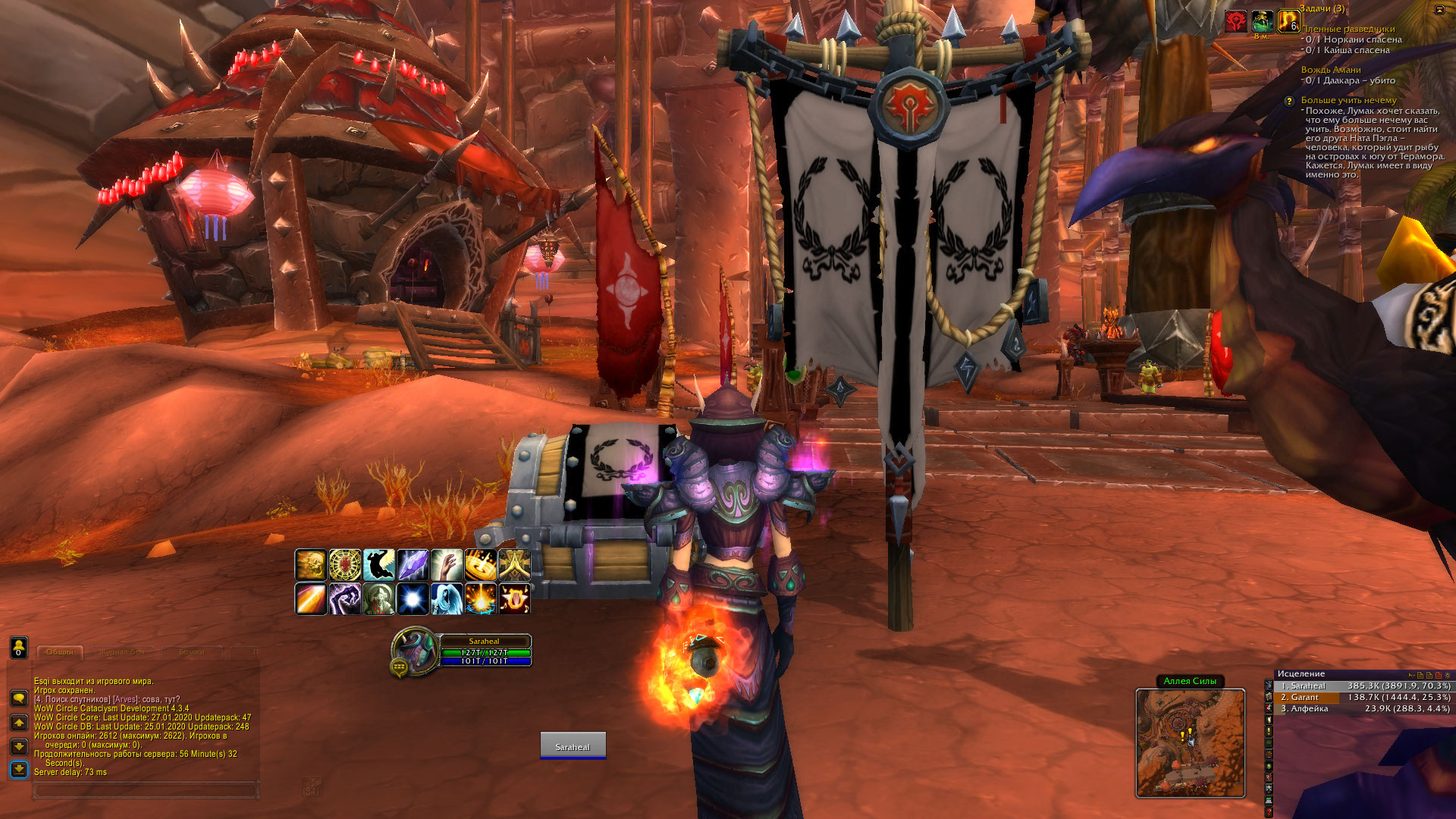Switch to the Журнал боя tab
Viewport: 1456px width, 819px height.
tap(121, 652)
